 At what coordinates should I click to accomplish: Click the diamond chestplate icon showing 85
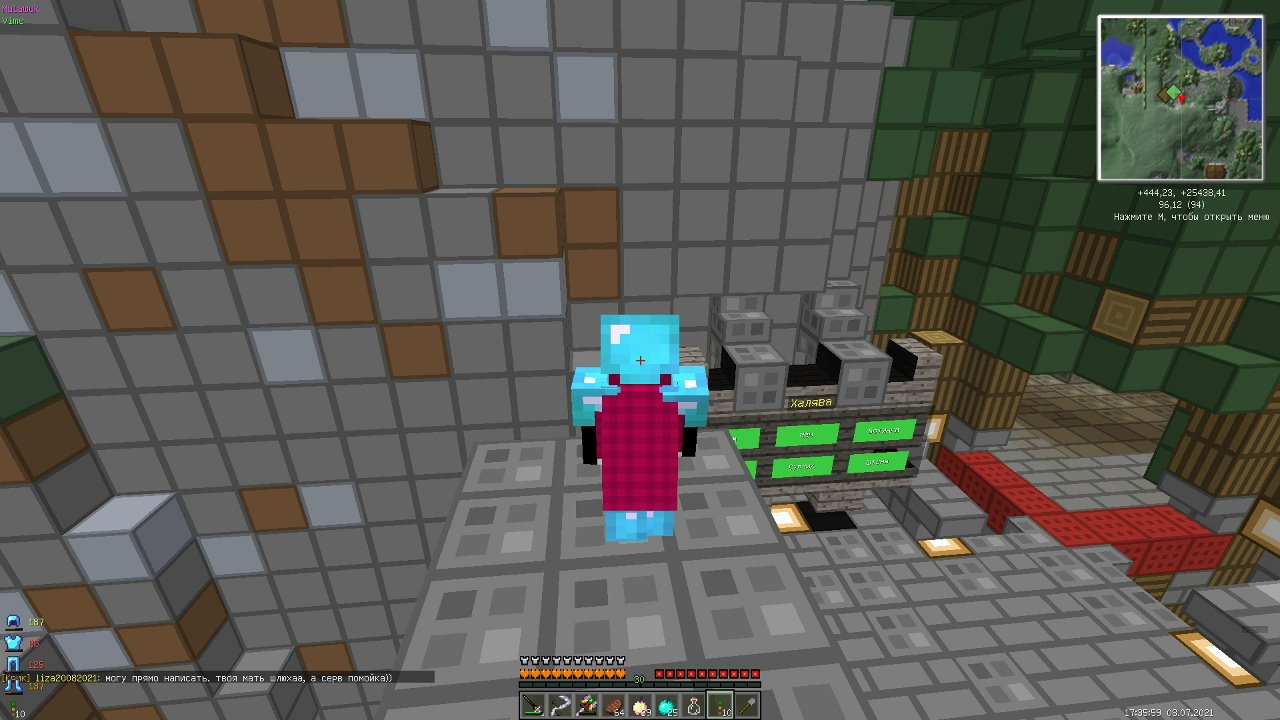[x=14, y=642]
